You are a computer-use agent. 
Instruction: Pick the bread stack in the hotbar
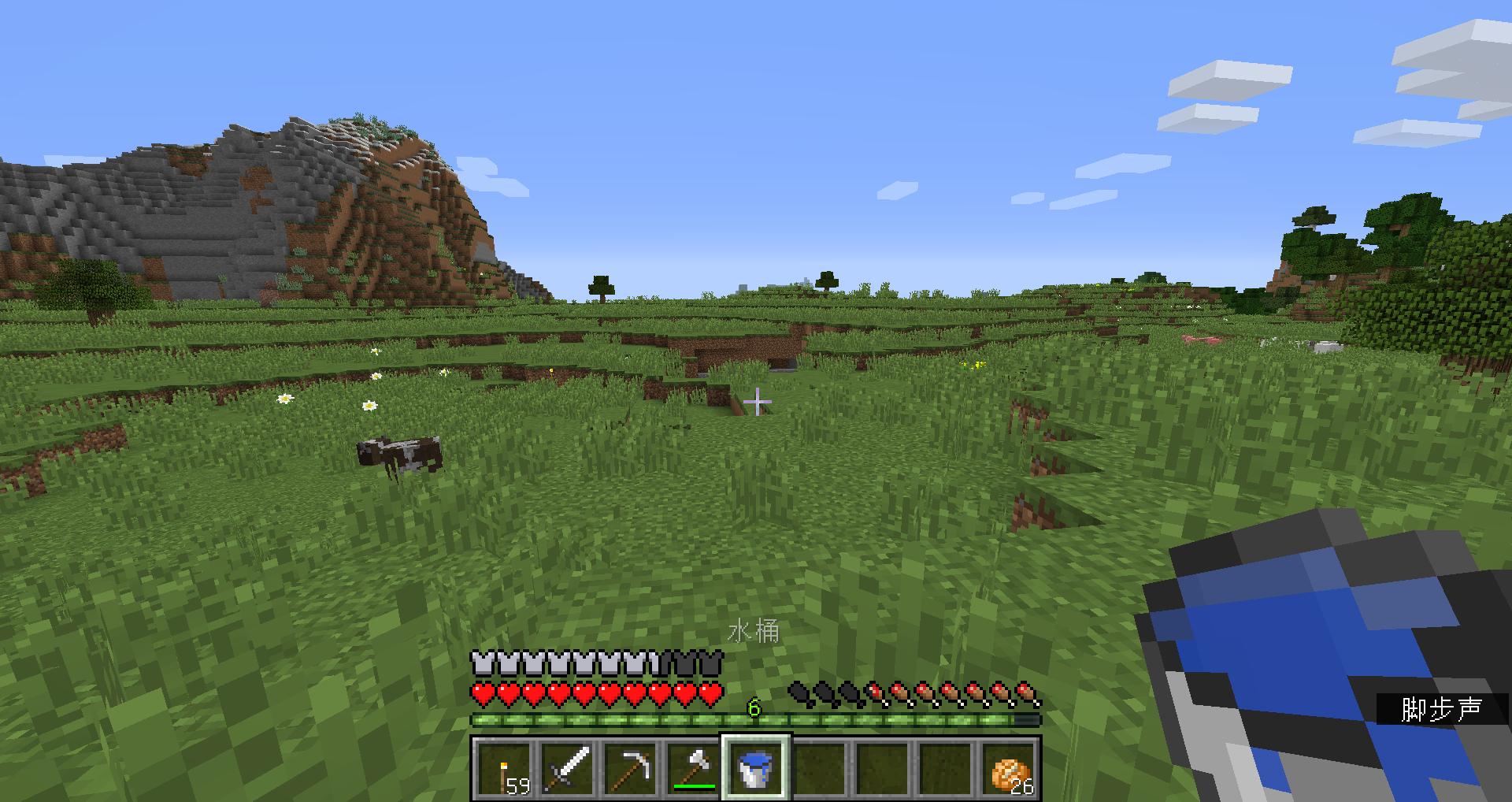tap(1010, 768)
